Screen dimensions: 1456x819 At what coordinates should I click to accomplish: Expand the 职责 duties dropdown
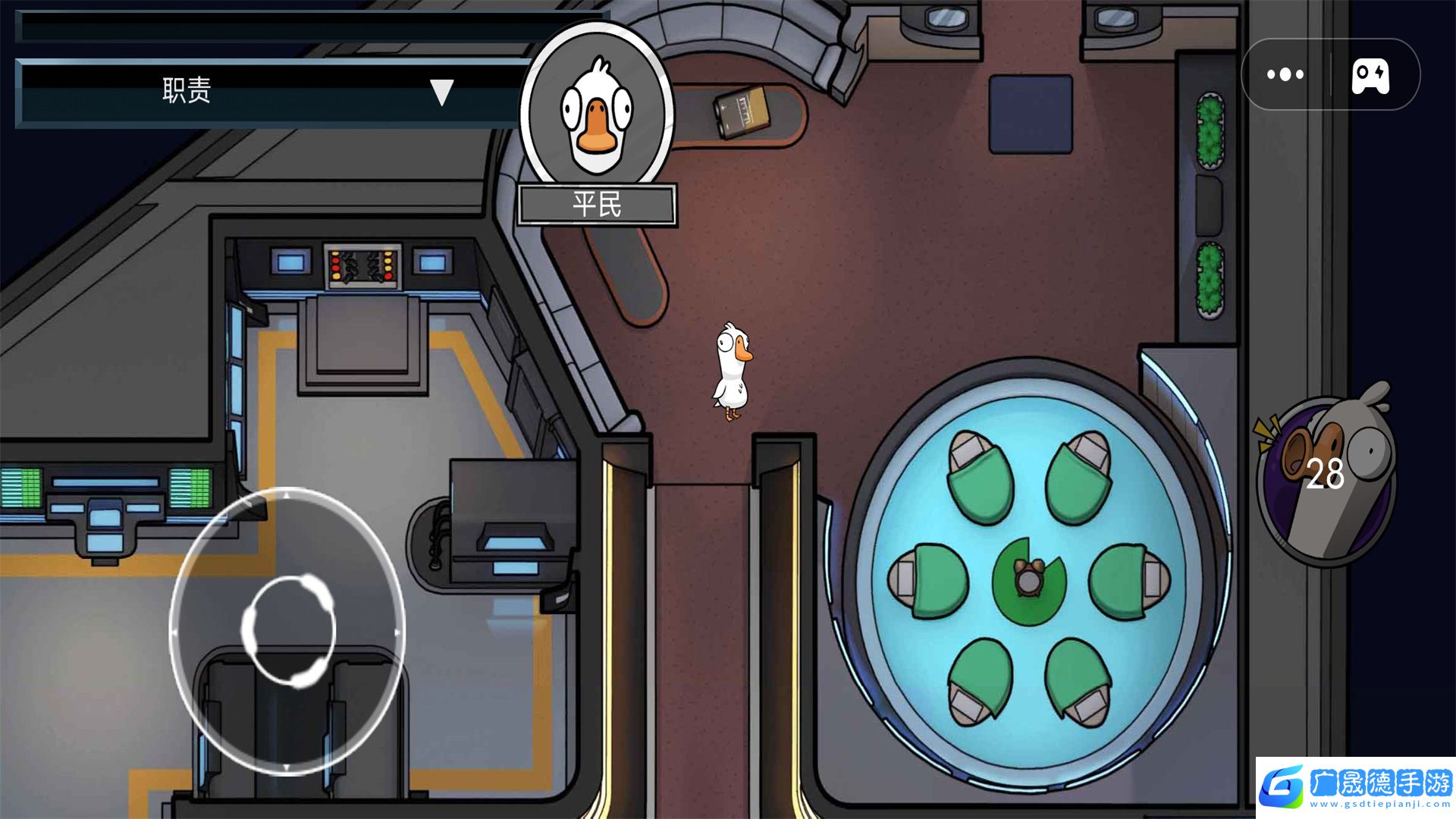pos(441,93)
